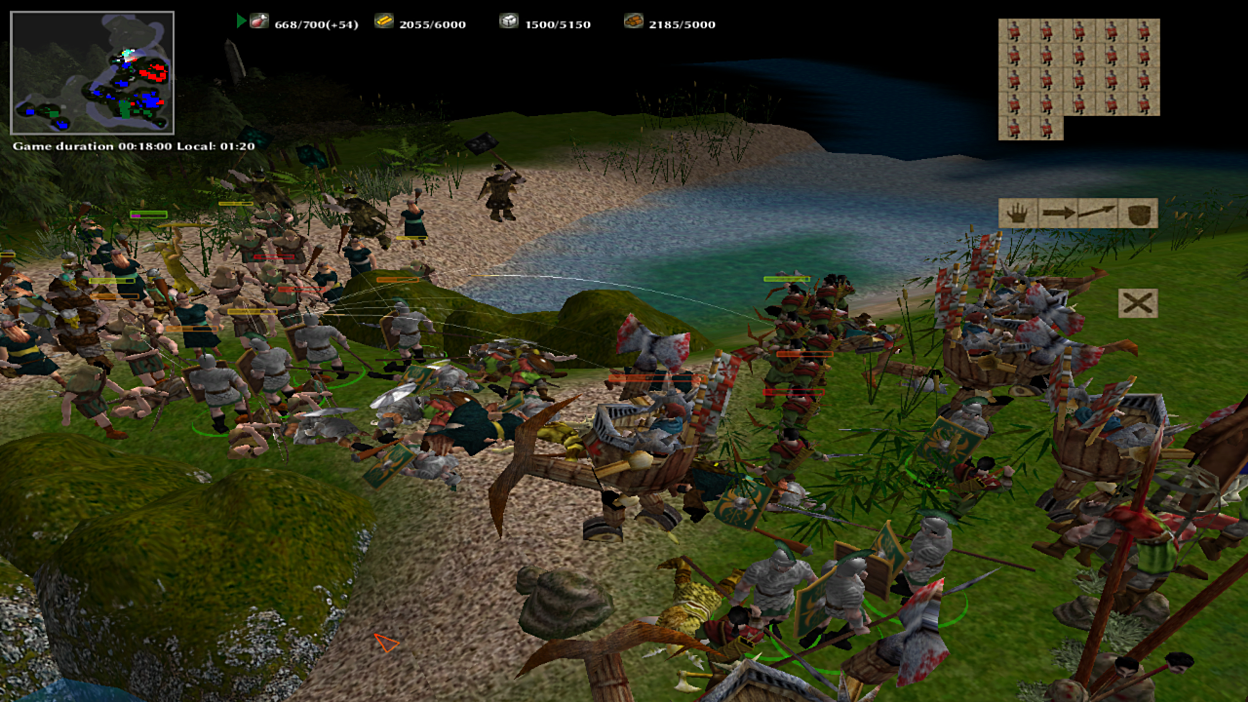
Task: Click the X cancel button
Action: click(x=1138, y=303)
